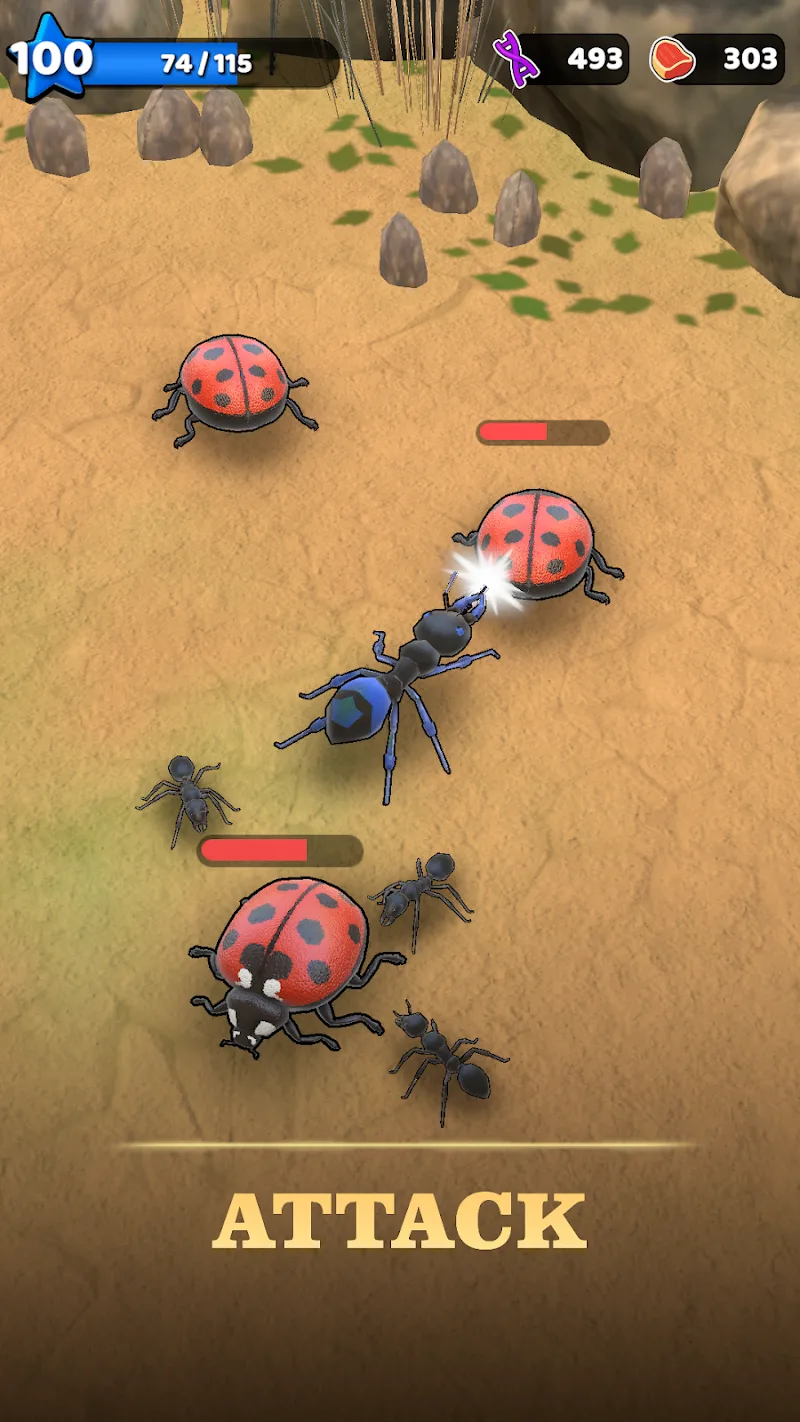Open the purple DNA currency counter
This screenshot has width=800, height=1422.
[x=563, y=59]
